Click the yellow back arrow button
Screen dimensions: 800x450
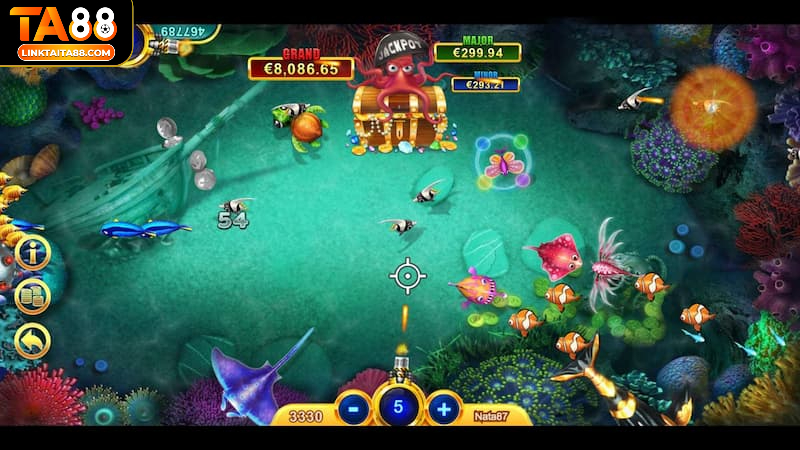[32, 341]
